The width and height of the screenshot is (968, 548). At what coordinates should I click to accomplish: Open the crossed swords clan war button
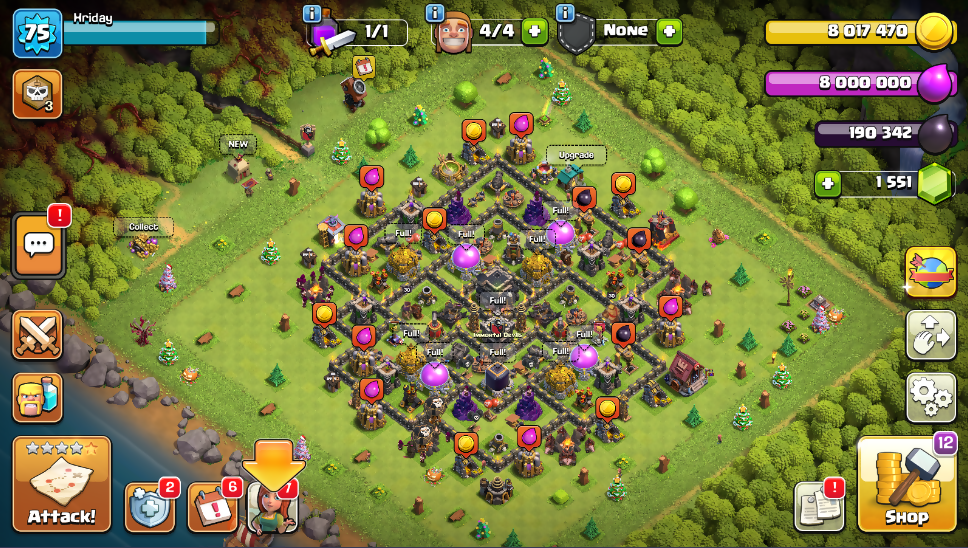coord(37,334)
